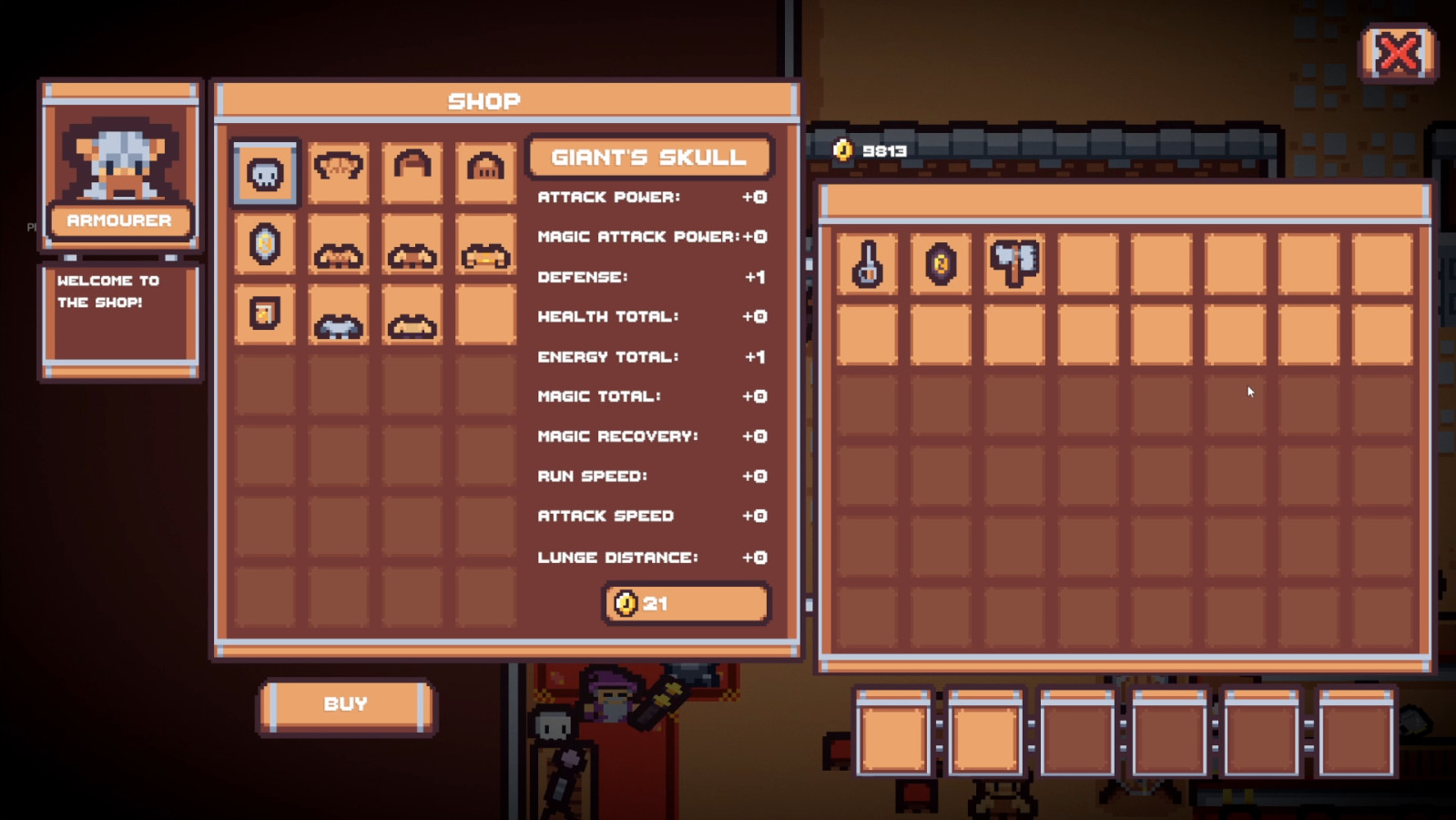Screen dimensions: 1456x820
Task: Buy the selected Giant's Skull
Action: click(346, 704)
